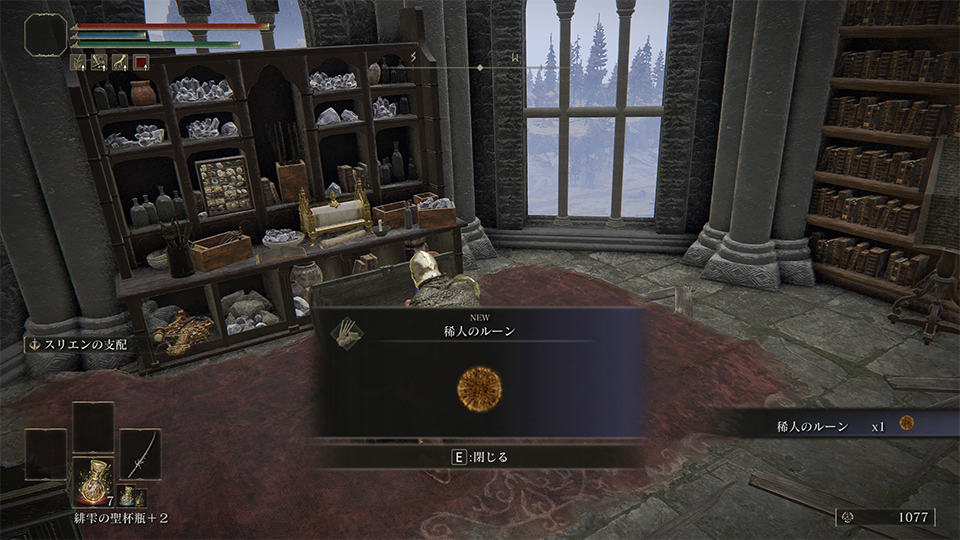Click the スリエンの支配 anchor label
Viewport: 960px width, 540px height.
click(x=76, y=344)
